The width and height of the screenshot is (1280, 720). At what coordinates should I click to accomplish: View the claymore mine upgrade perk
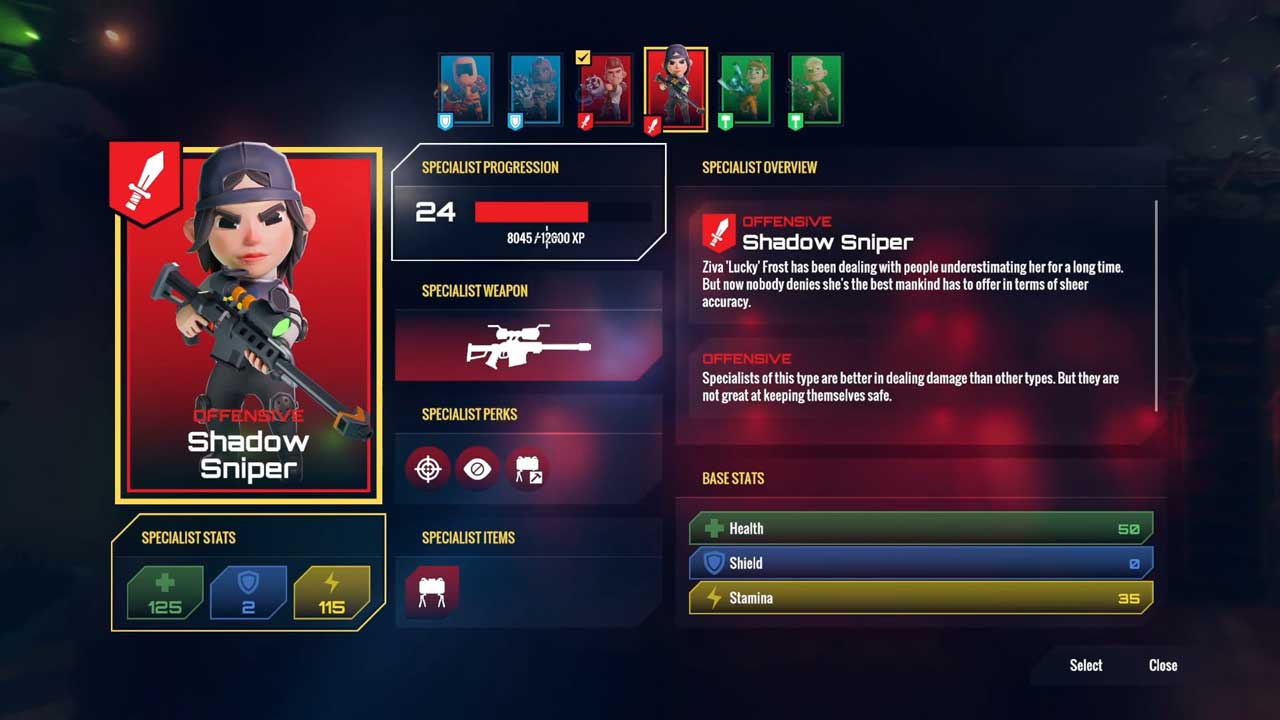[528, 468]
